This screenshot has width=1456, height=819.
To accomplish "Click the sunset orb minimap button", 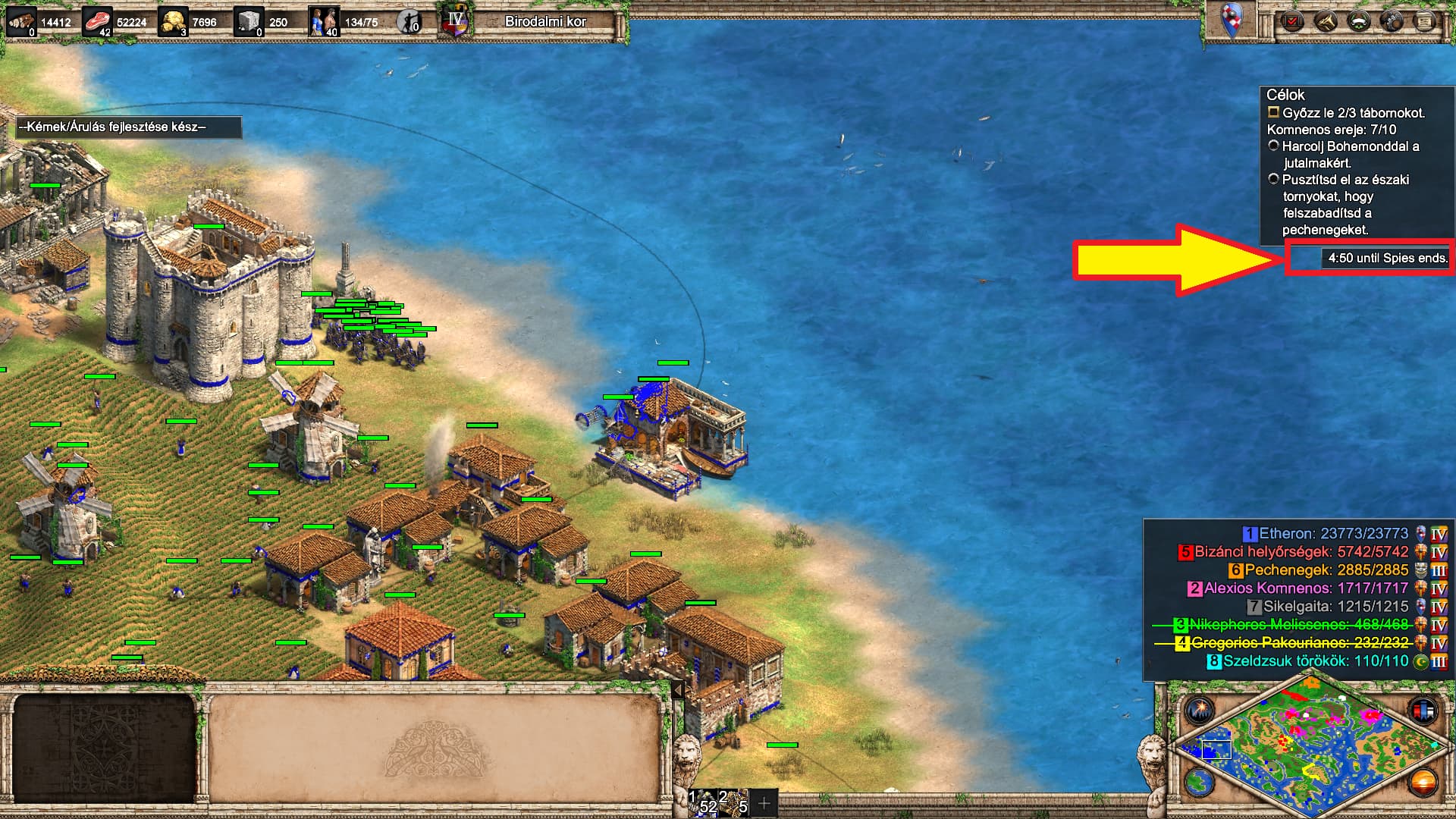I will (1423, 781).
